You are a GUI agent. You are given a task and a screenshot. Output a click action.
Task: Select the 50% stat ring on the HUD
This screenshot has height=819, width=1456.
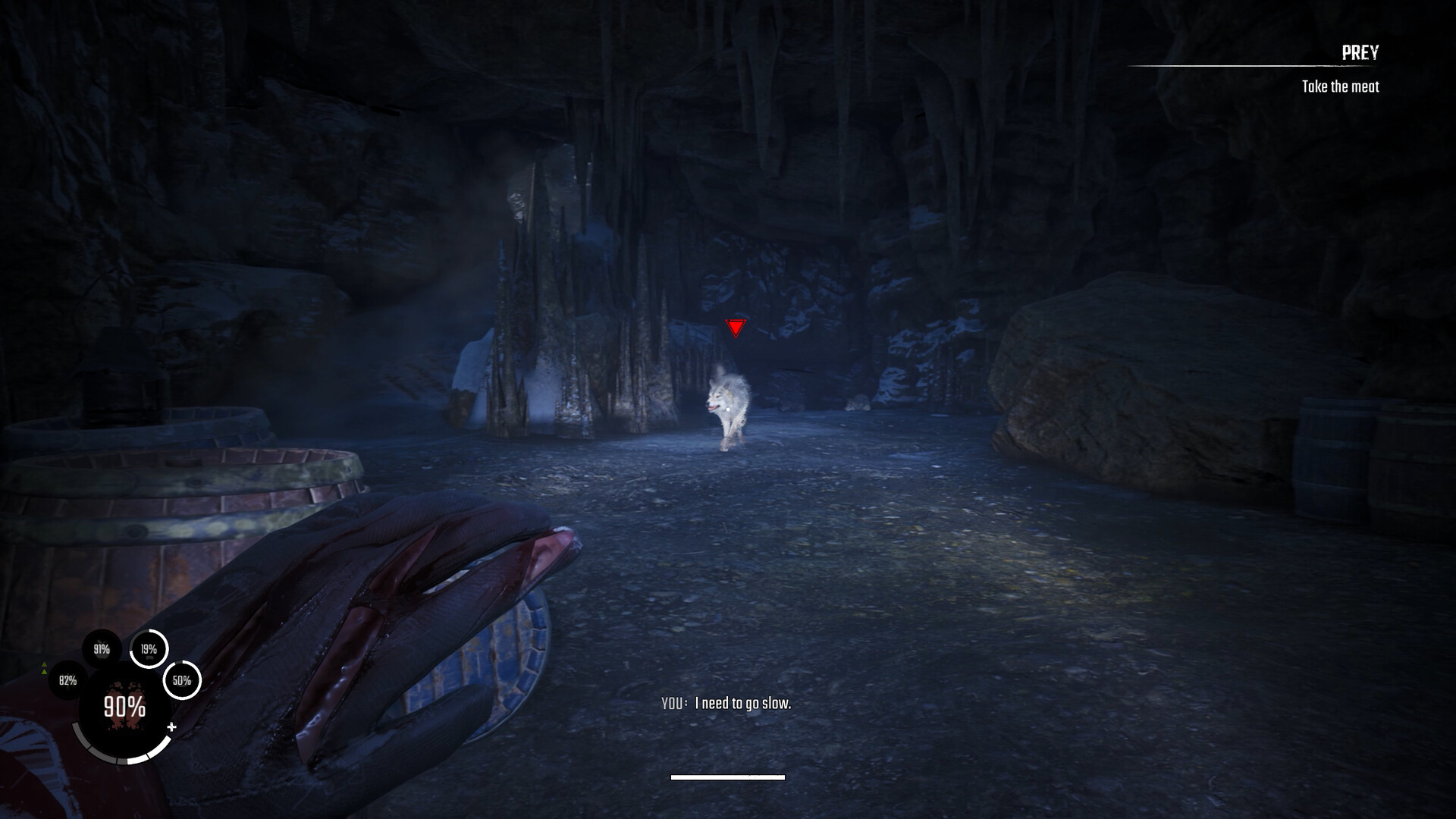tap(182, 680)
